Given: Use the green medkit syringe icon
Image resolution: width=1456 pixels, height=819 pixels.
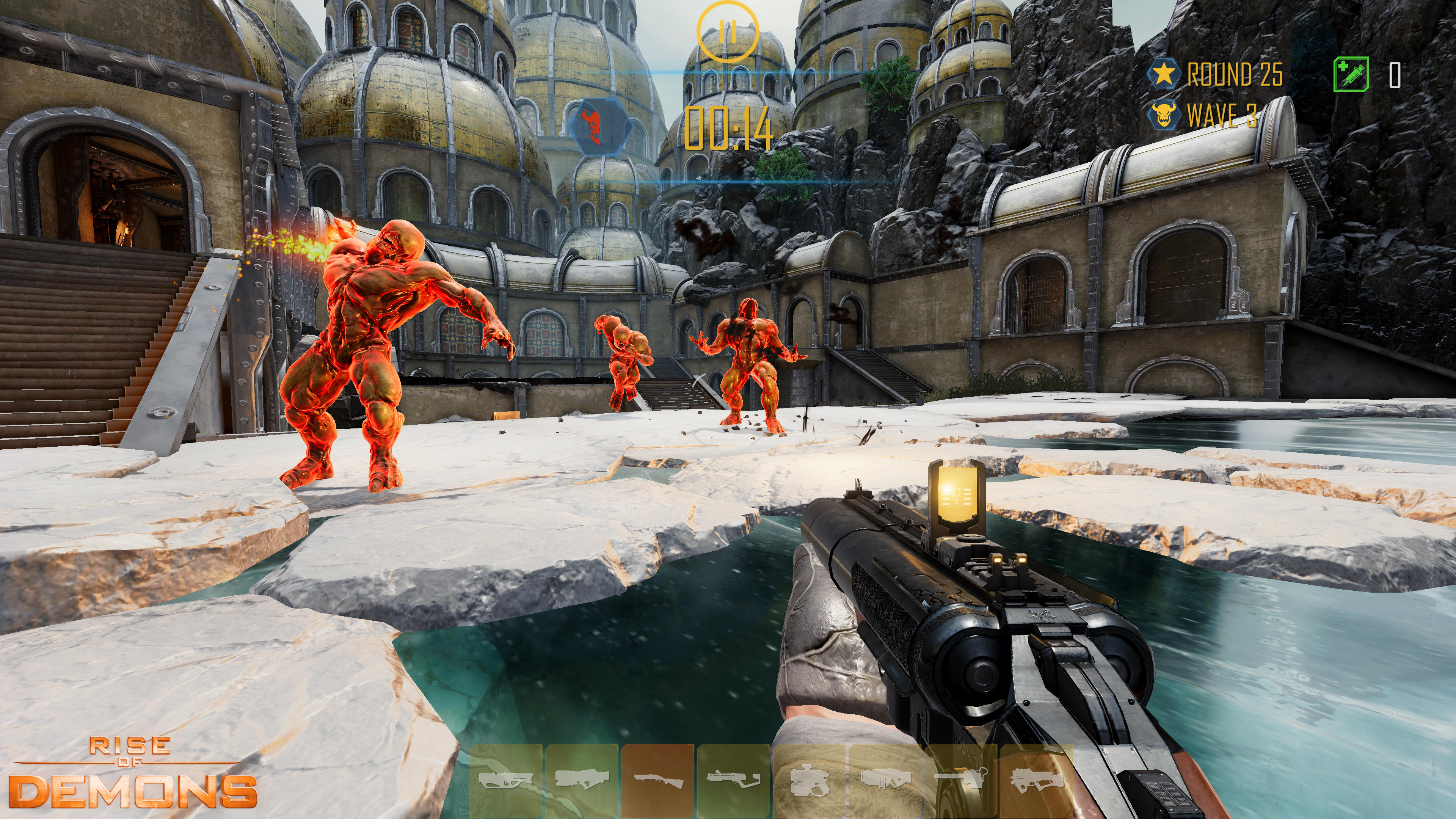Looking at the screenshot, I should (x=1351, y=74).
